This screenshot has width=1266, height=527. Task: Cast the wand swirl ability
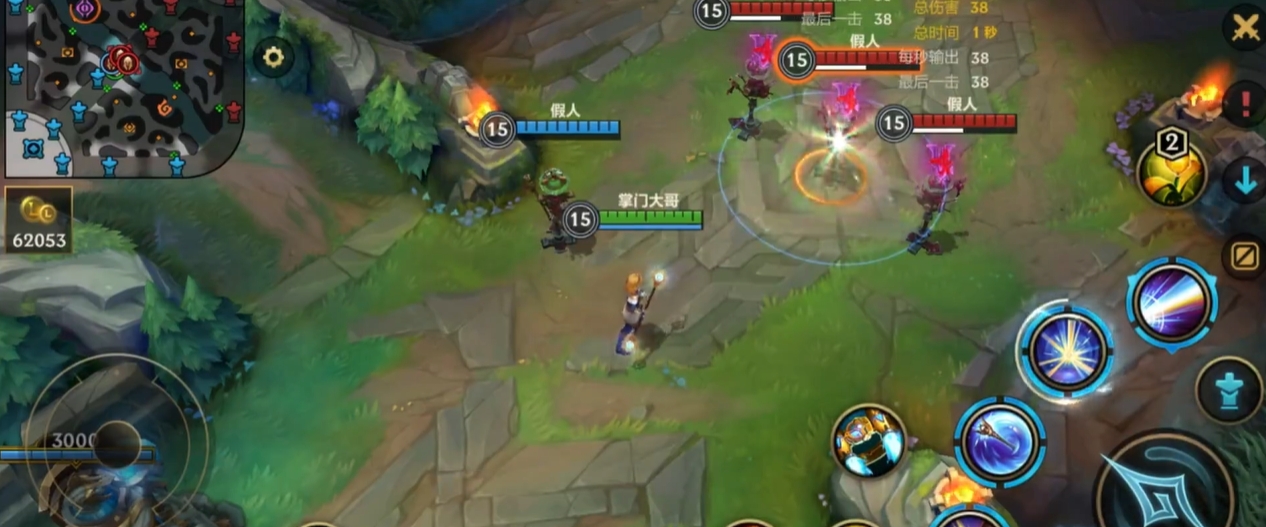pos(999,442)
